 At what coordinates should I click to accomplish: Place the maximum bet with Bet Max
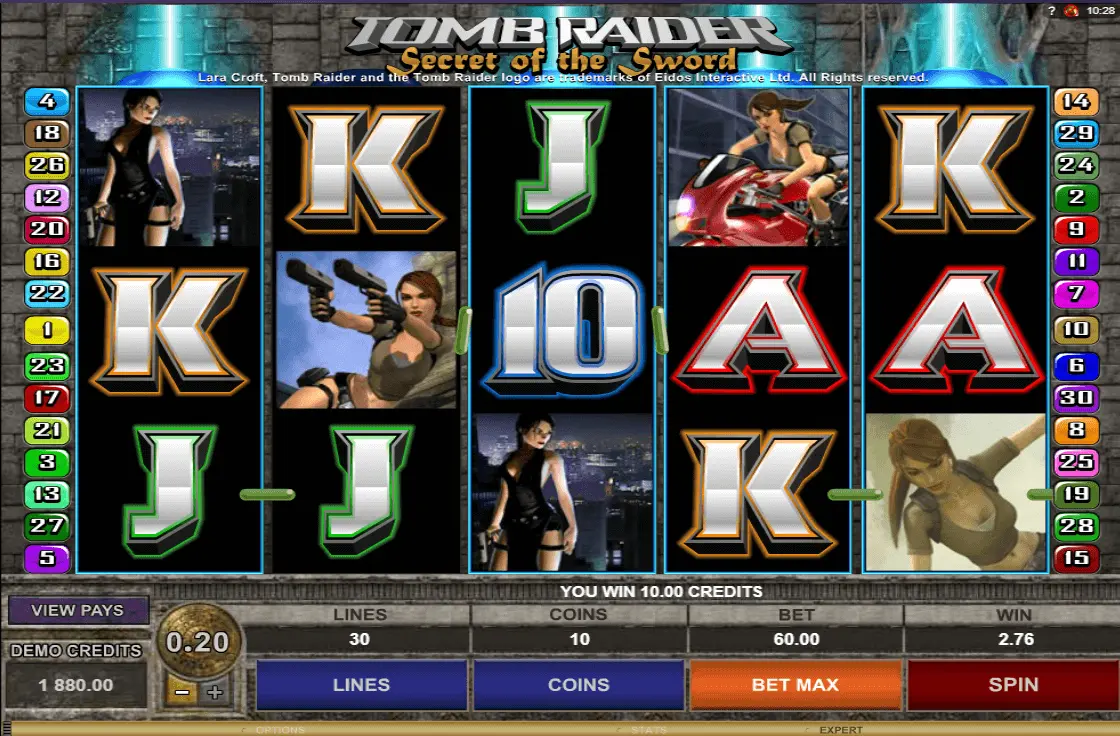(x=795, y=685)
